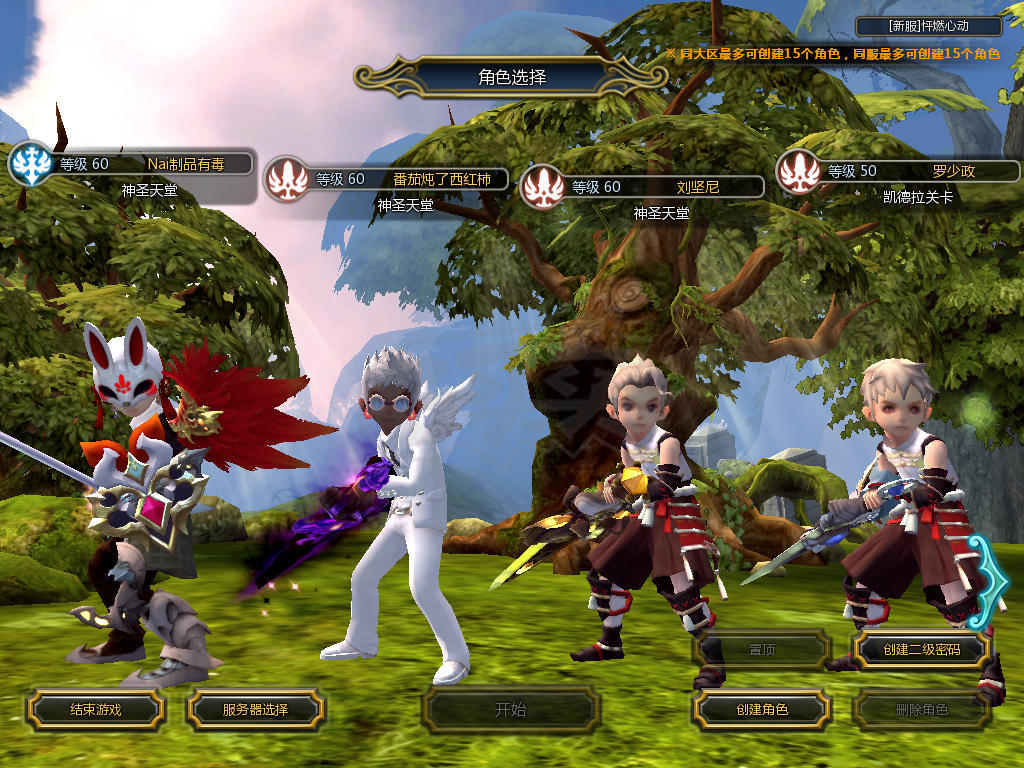The height and width of the screenshot is (768, 1024).
Task: Click the 怦然心动 server name label
Action: (x=929, y=27)
